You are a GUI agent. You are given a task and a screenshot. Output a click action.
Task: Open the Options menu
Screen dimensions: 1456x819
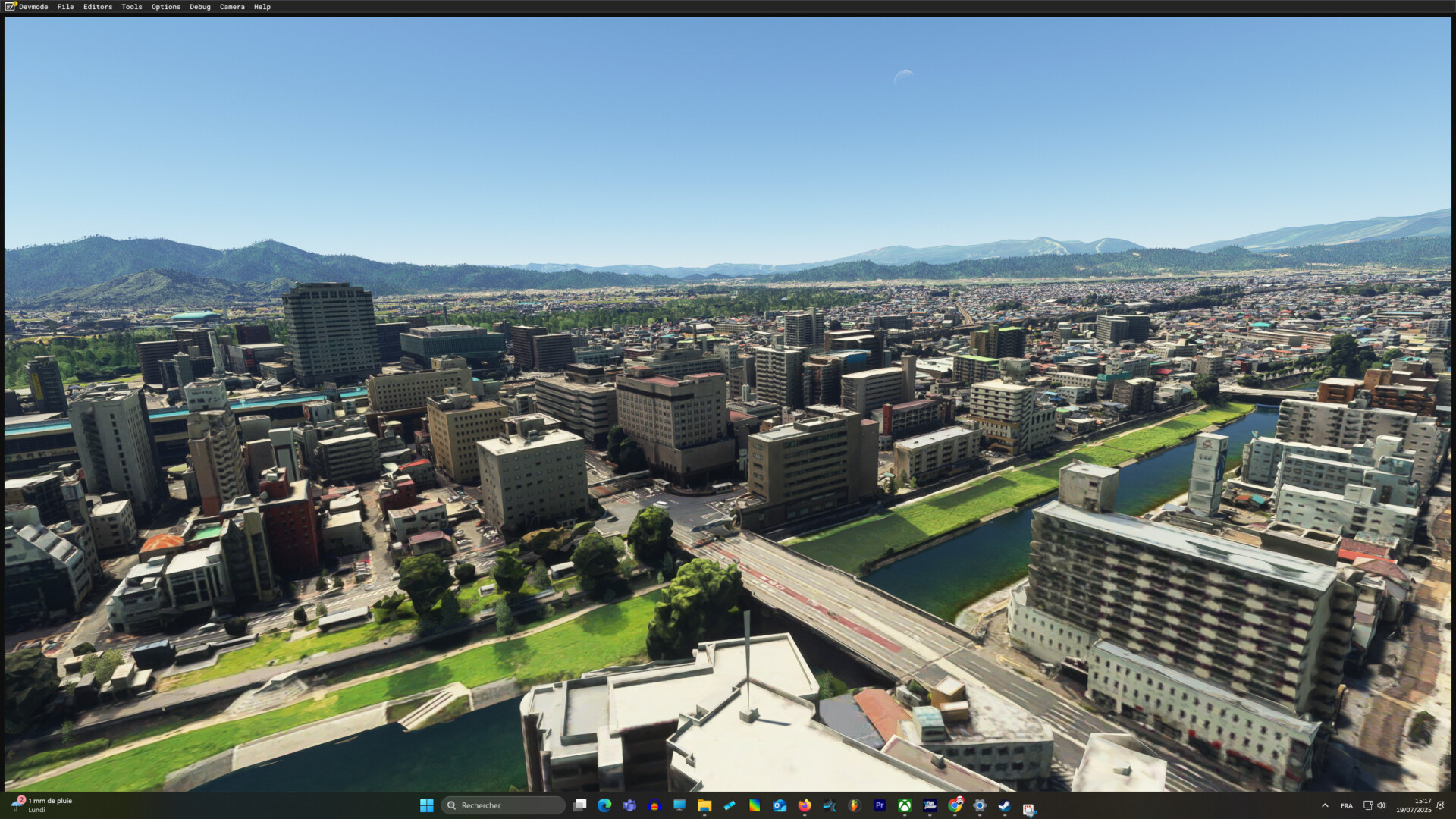coord(165,7)
